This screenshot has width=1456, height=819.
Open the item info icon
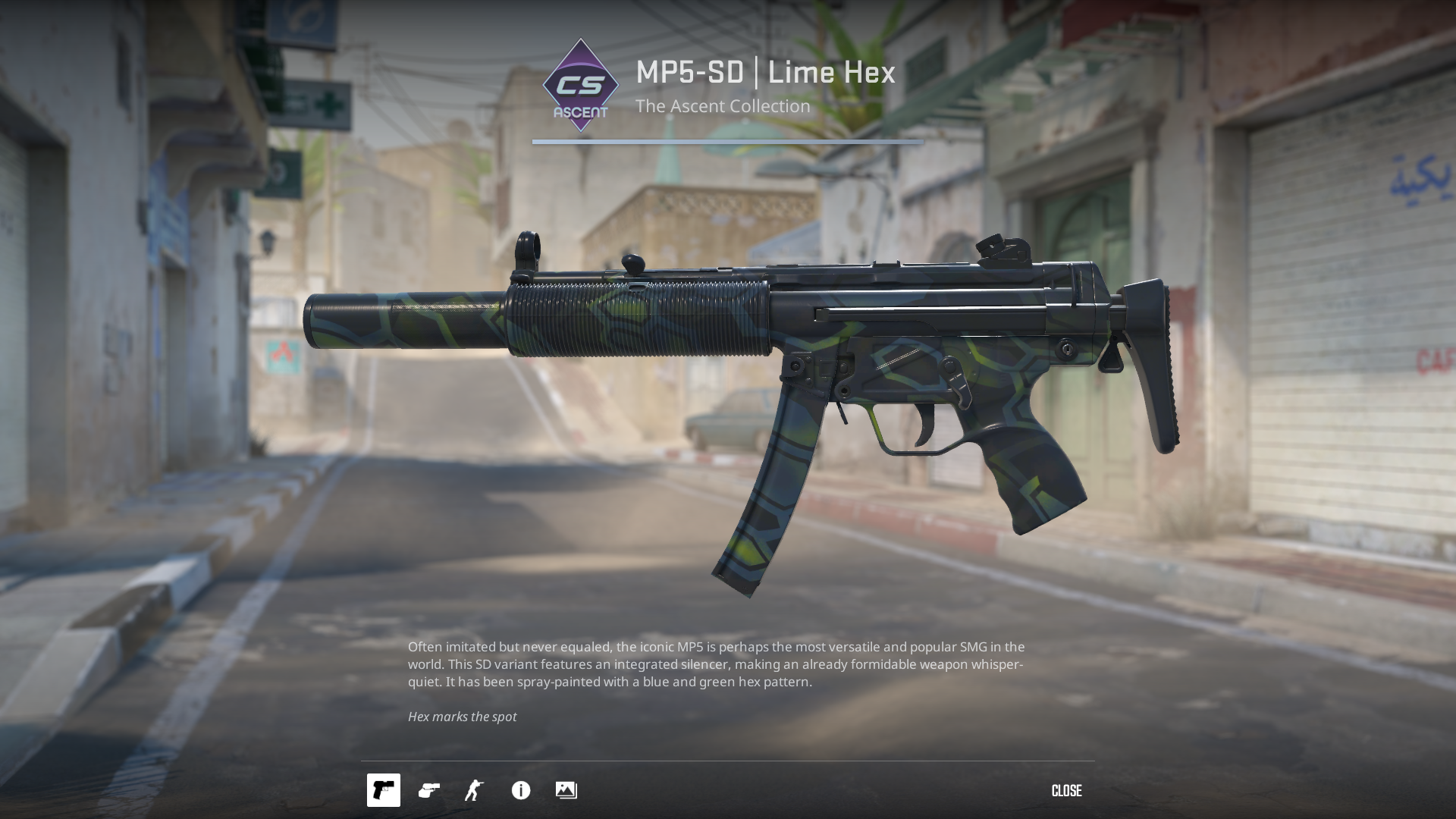pos(521,790)
